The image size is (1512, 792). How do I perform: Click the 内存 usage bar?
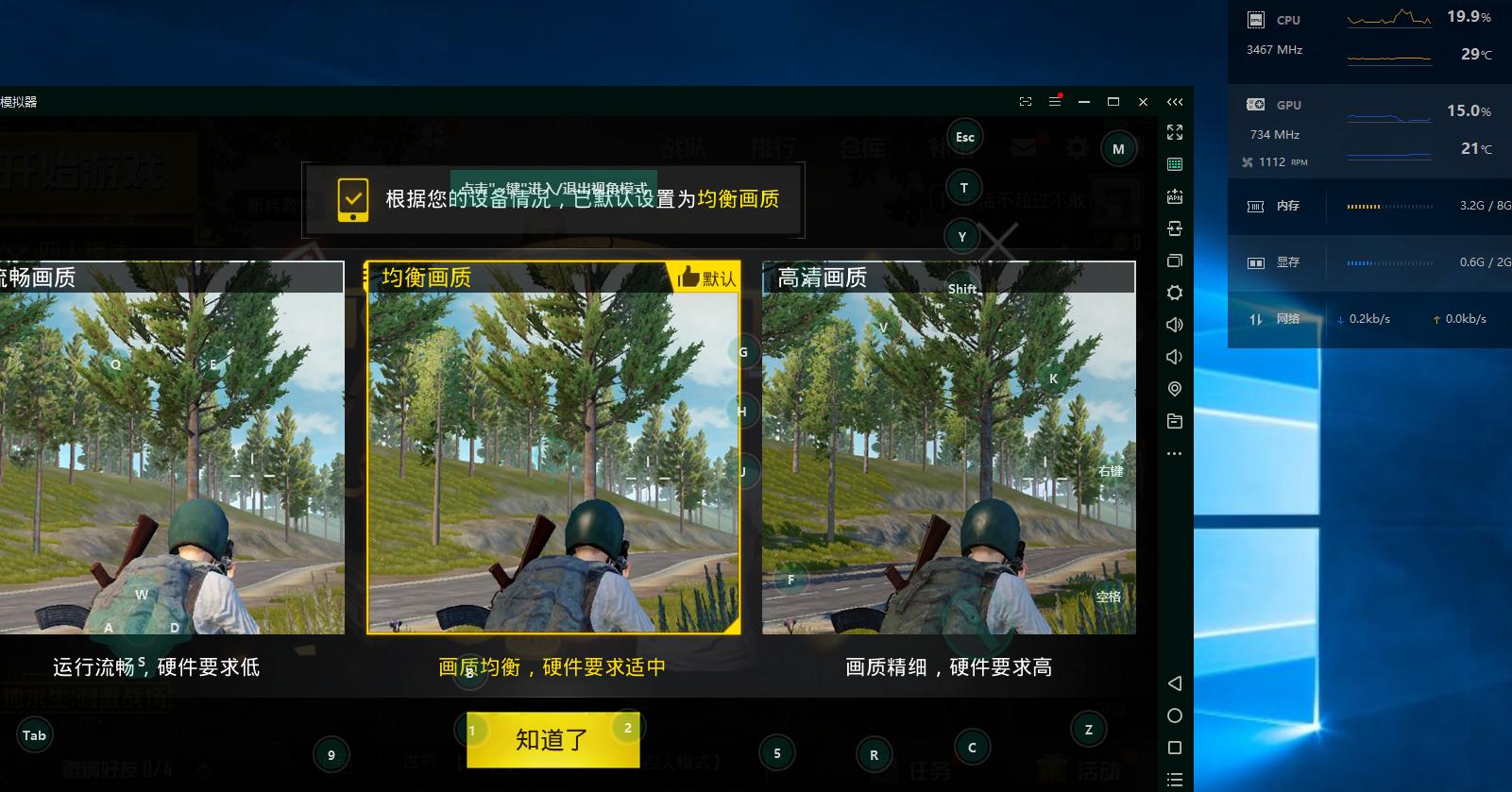(1388, 206)
